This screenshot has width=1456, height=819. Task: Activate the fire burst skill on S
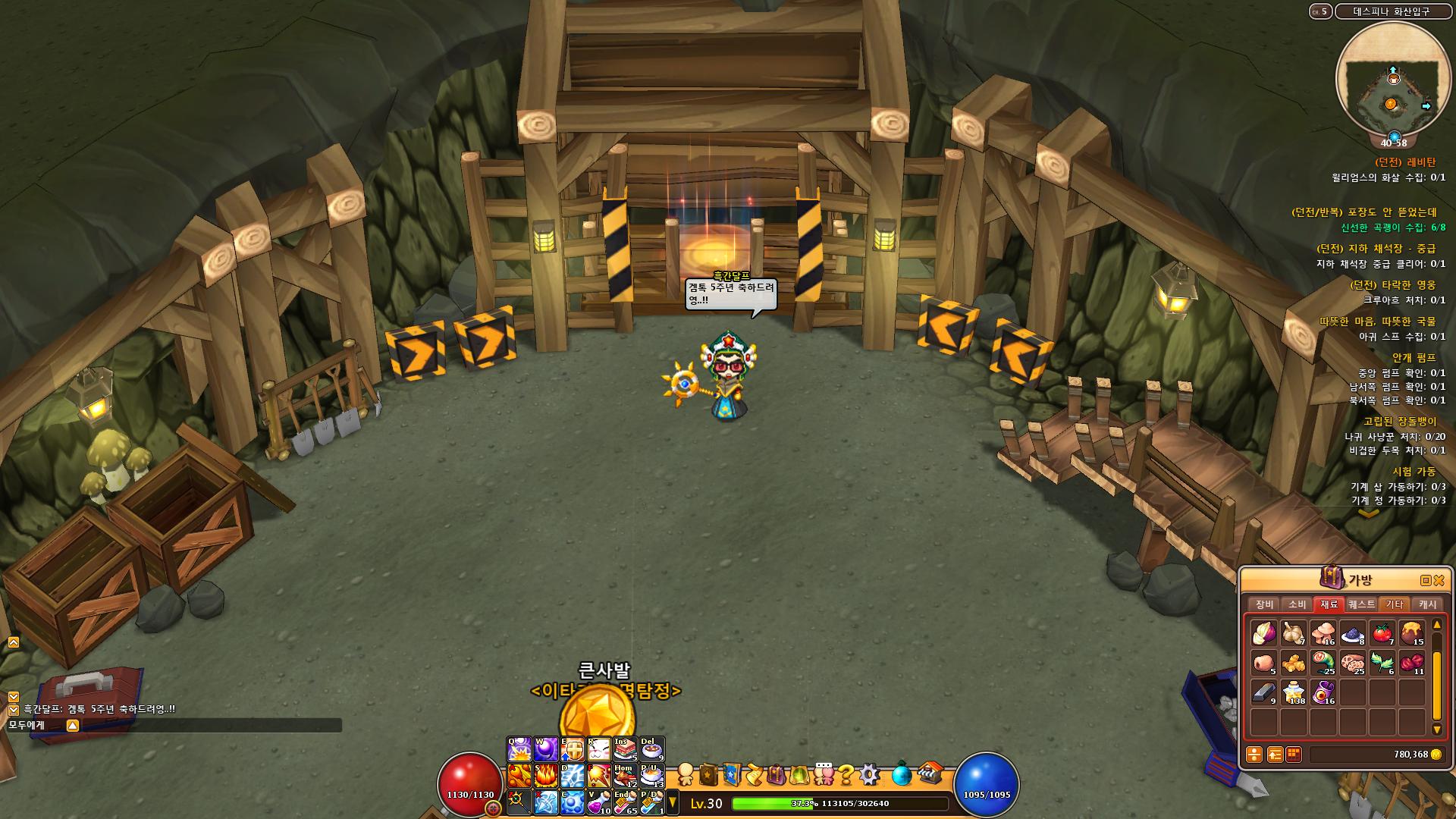click(546, 775)
